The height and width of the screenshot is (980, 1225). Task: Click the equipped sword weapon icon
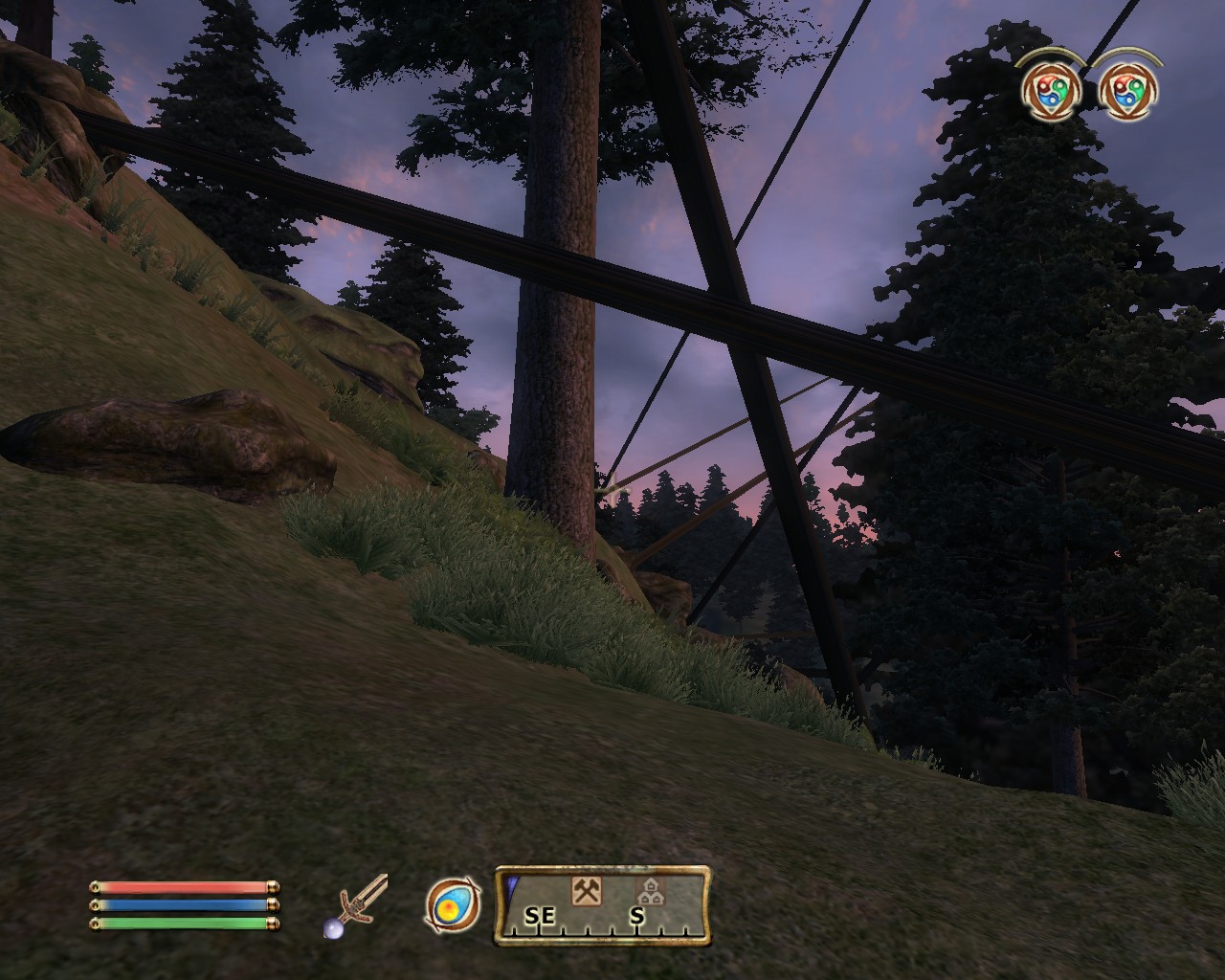(361, 904)
